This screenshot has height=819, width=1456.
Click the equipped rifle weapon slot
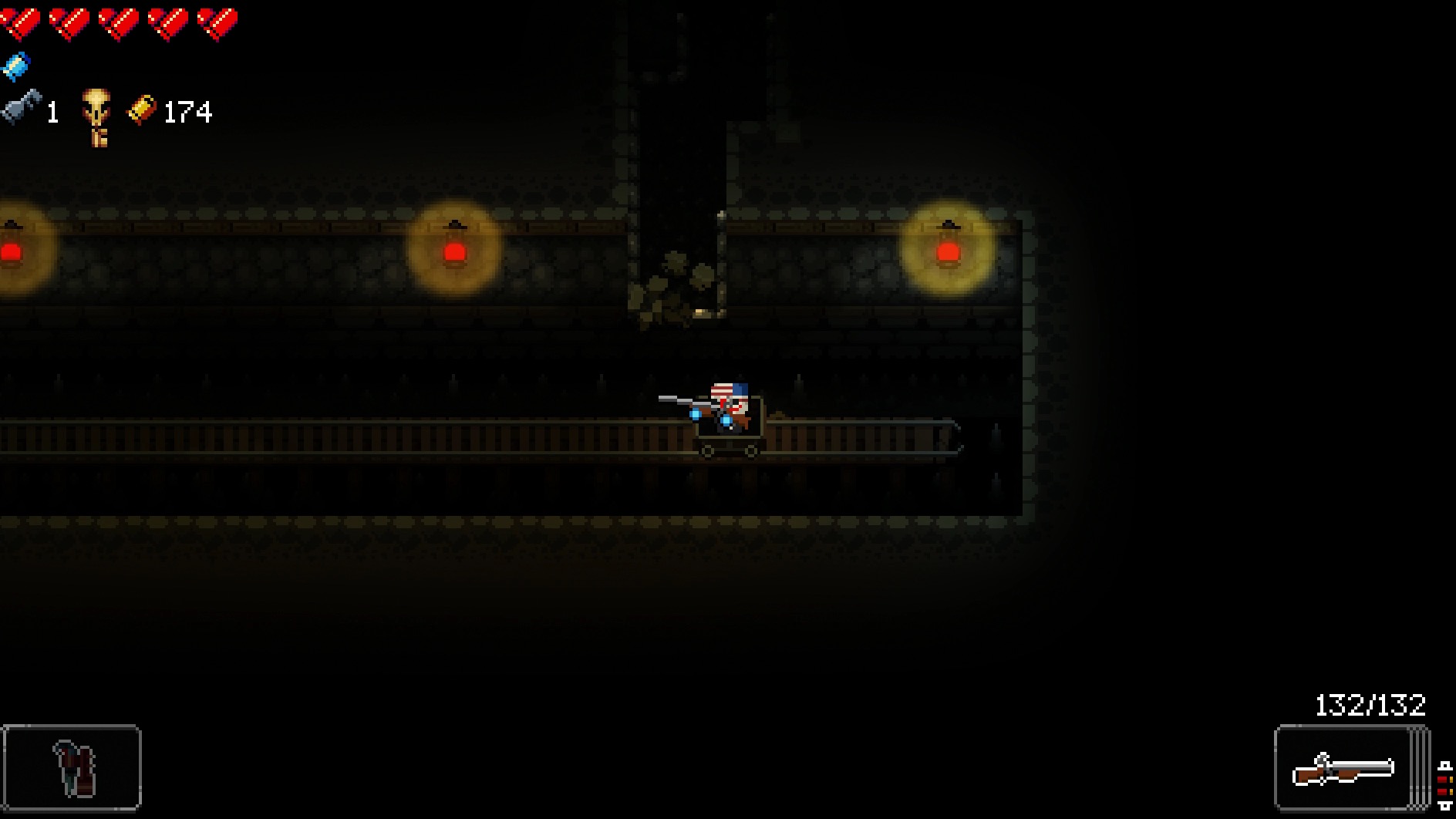[1344, 768]
